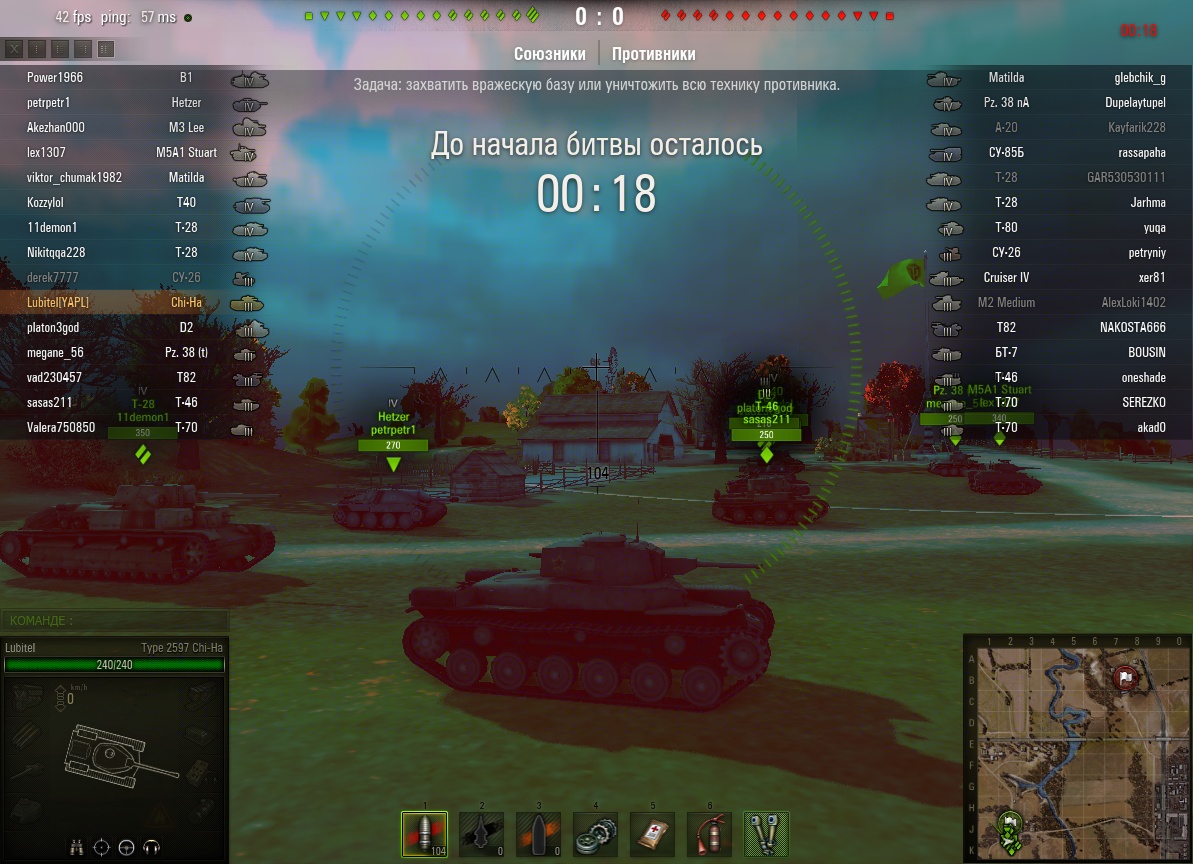Click the commander binoculars crew icon
Image resolution: width=1193 pixels, height=864 pixels.
tap(77, 847)
